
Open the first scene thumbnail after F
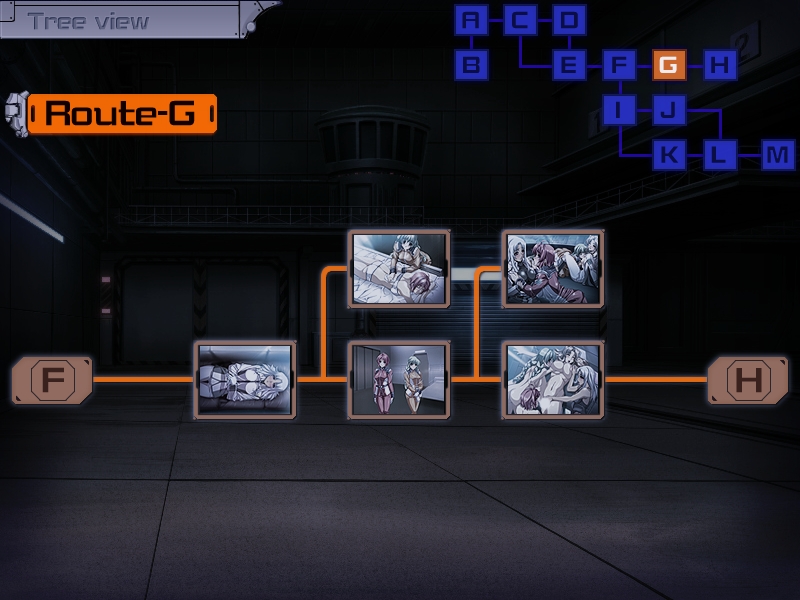[x=245, y=380]
